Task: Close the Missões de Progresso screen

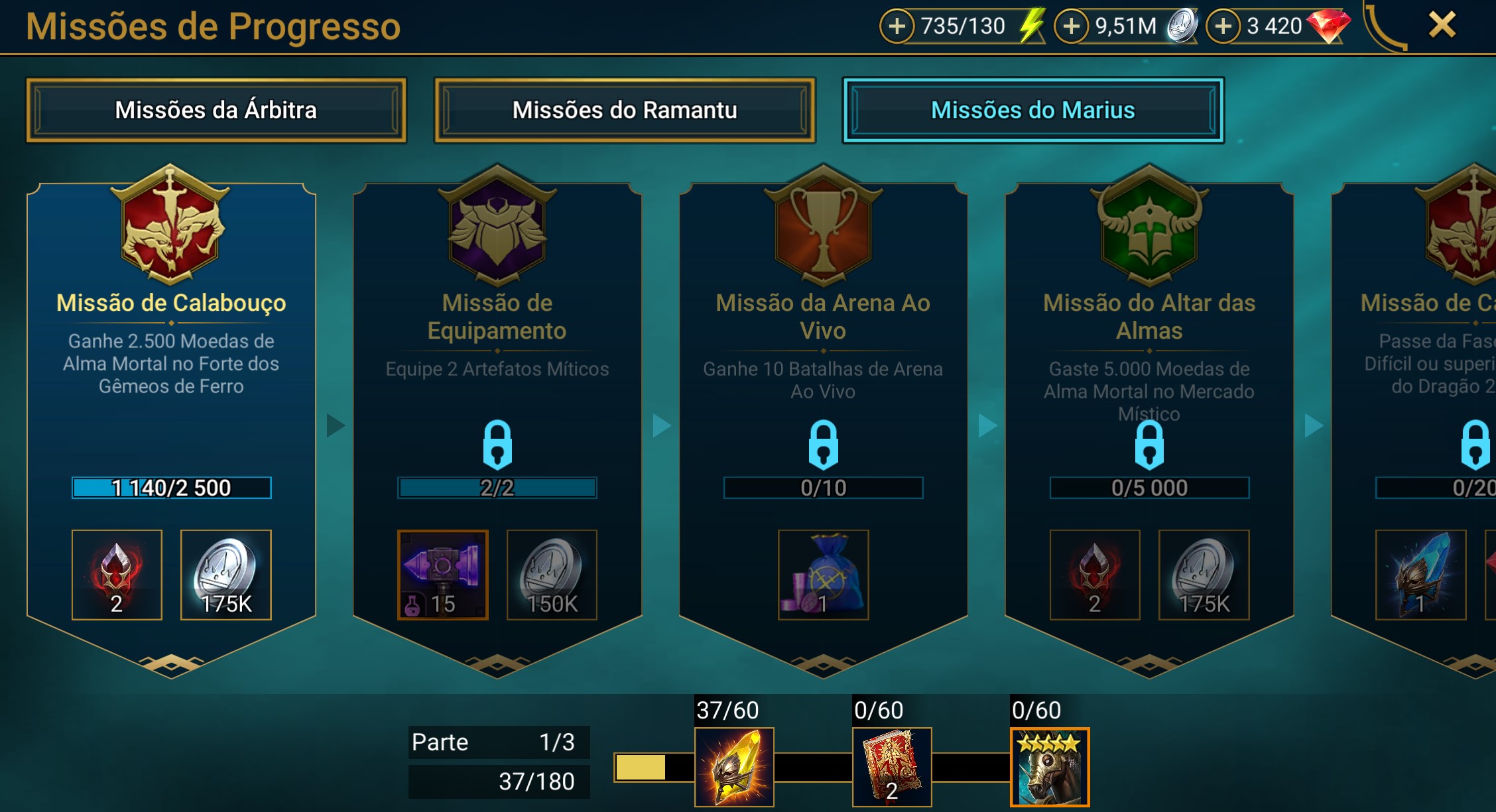Action: [x=1442, y=26]
